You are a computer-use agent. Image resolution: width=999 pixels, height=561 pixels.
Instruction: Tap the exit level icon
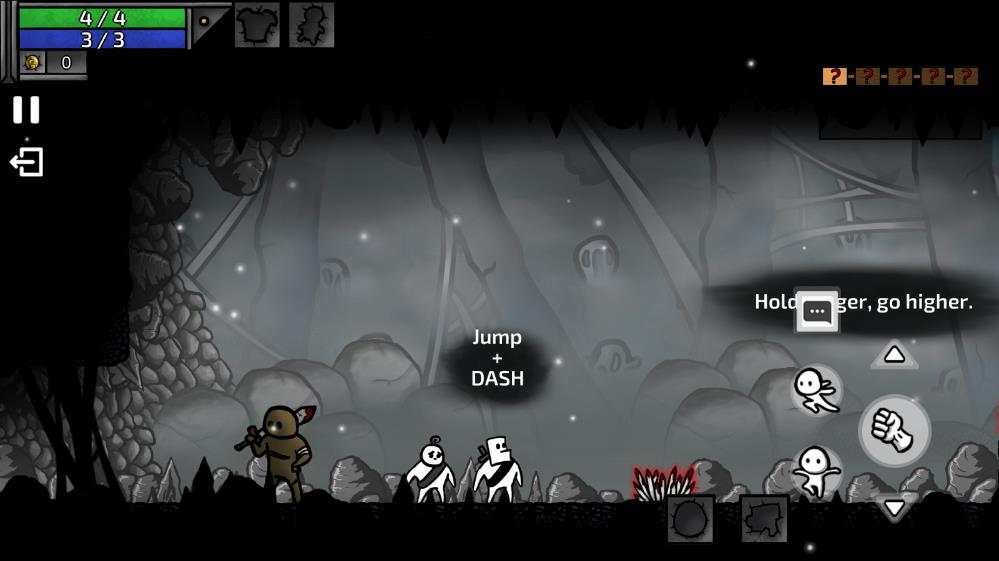[27, 162]
